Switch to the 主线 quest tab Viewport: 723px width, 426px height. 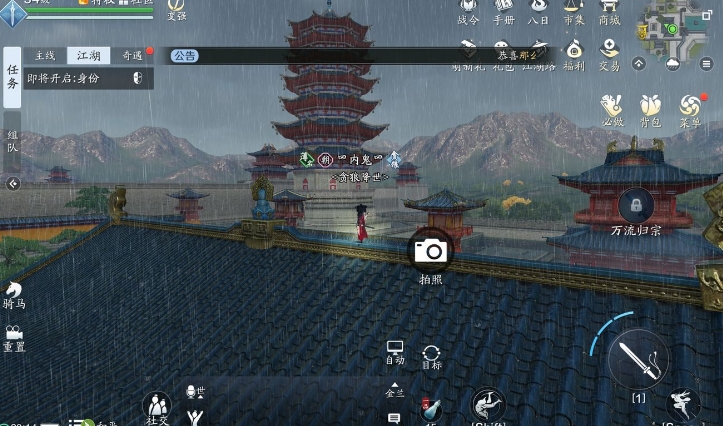44,56
